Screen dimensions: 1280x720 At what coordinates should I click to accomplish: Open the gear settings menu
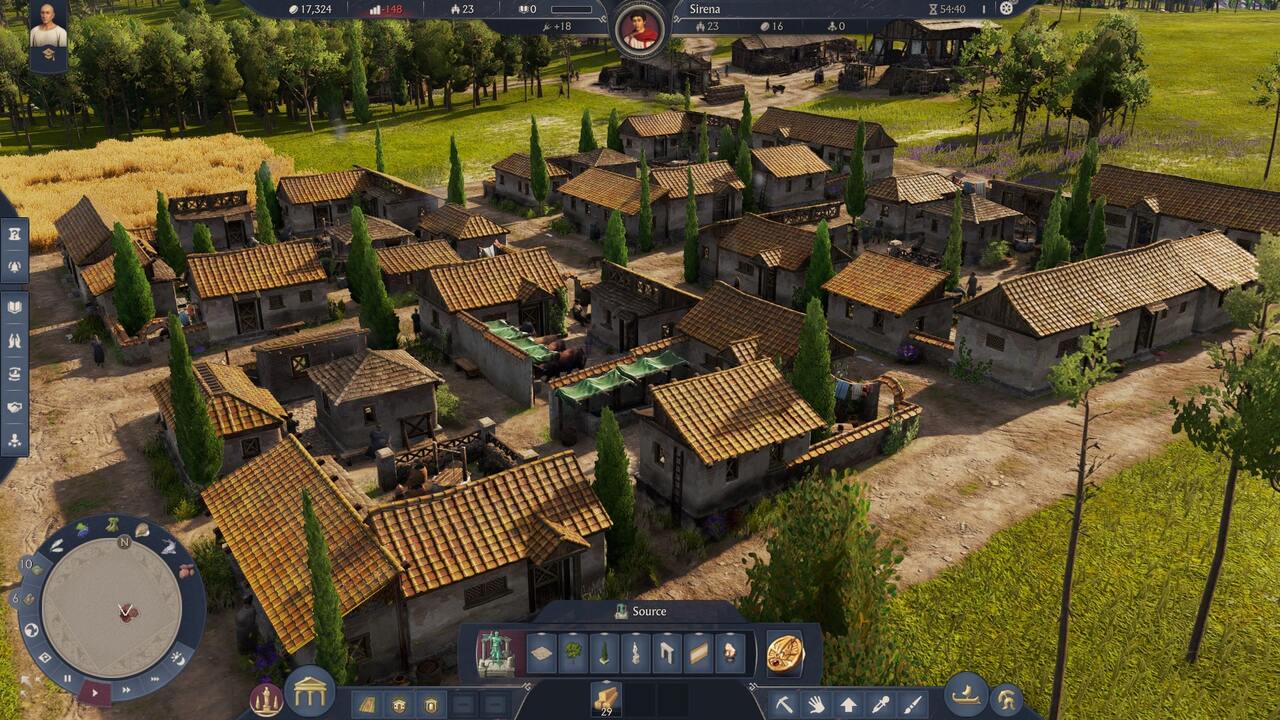pos(1007,9)
